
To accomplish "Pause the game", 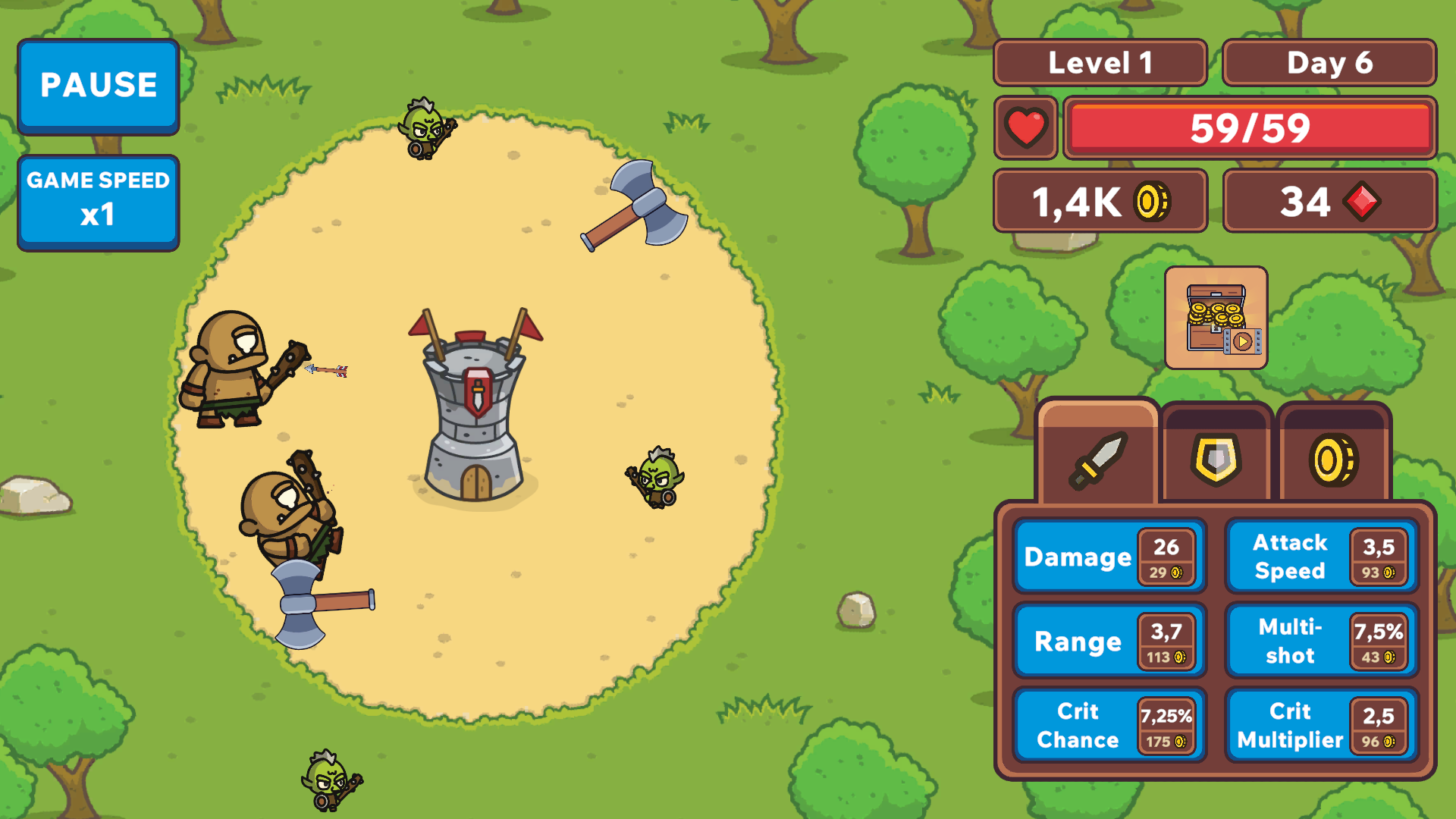I will pyautogui.click(x=98, y=86).
